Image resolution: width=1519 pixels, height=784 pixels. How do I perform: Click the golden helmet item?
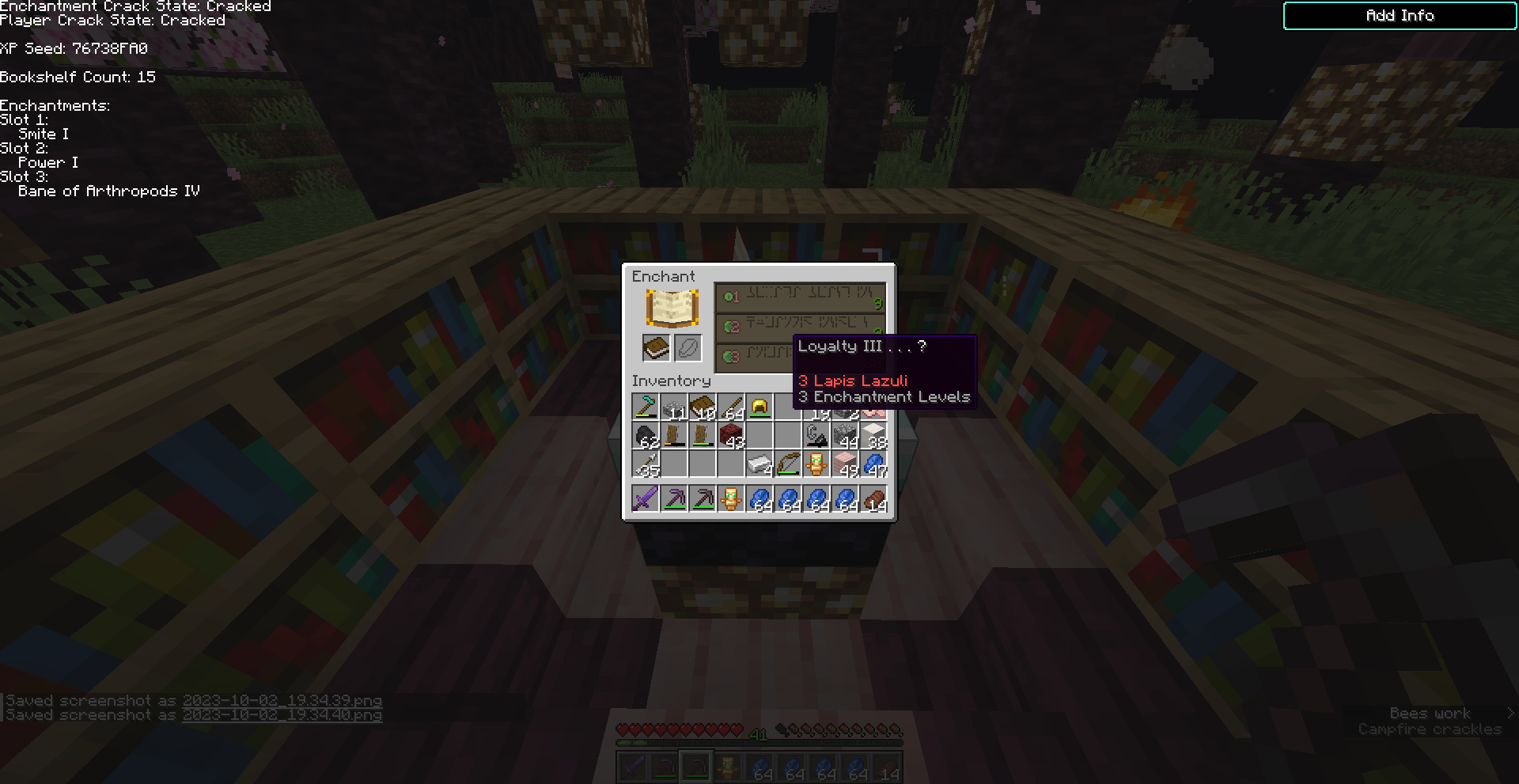click(x=759, y=406)
